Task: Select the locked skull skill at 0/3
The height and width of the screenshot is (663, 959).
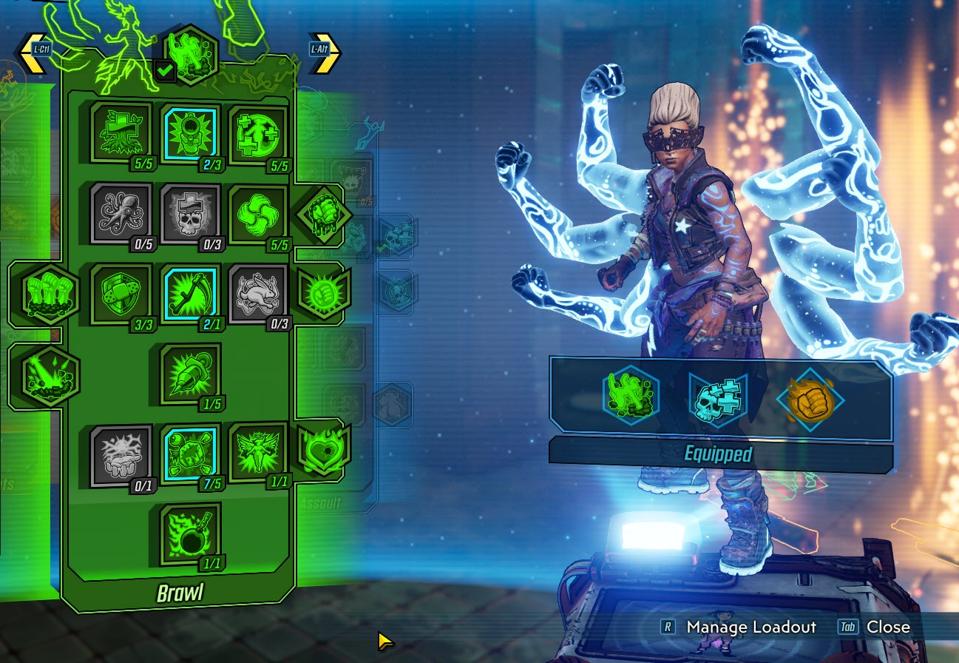Action: tap(190, 211)
